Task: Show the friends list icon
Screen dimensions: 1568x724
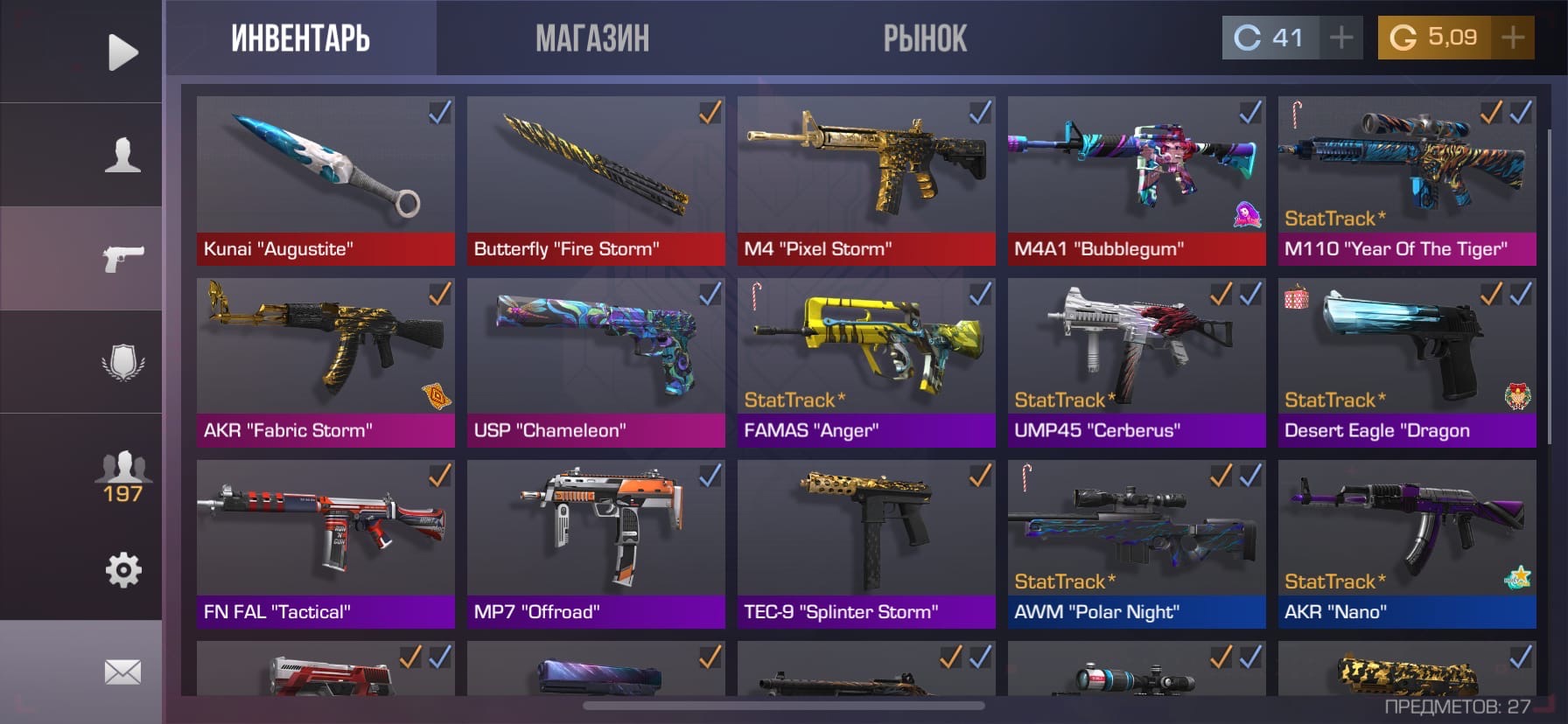Action: [122, 477]
